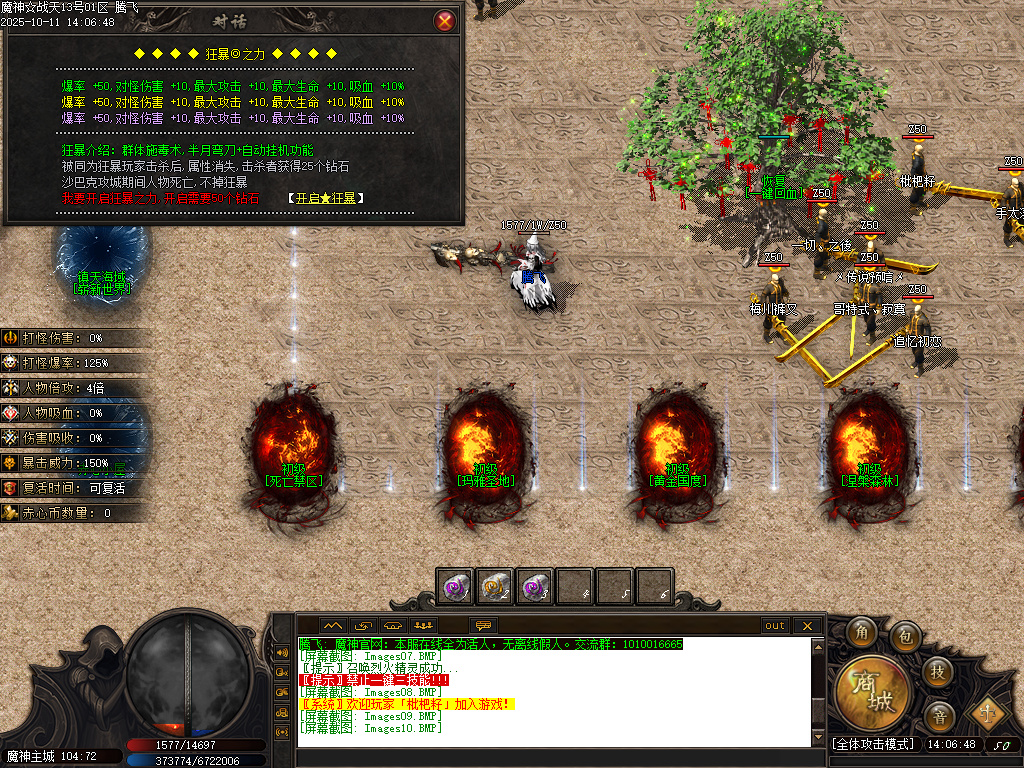Switch the 全体攻击模式 attack mode
Screen dimensions: 1024x768
point(873,745)
